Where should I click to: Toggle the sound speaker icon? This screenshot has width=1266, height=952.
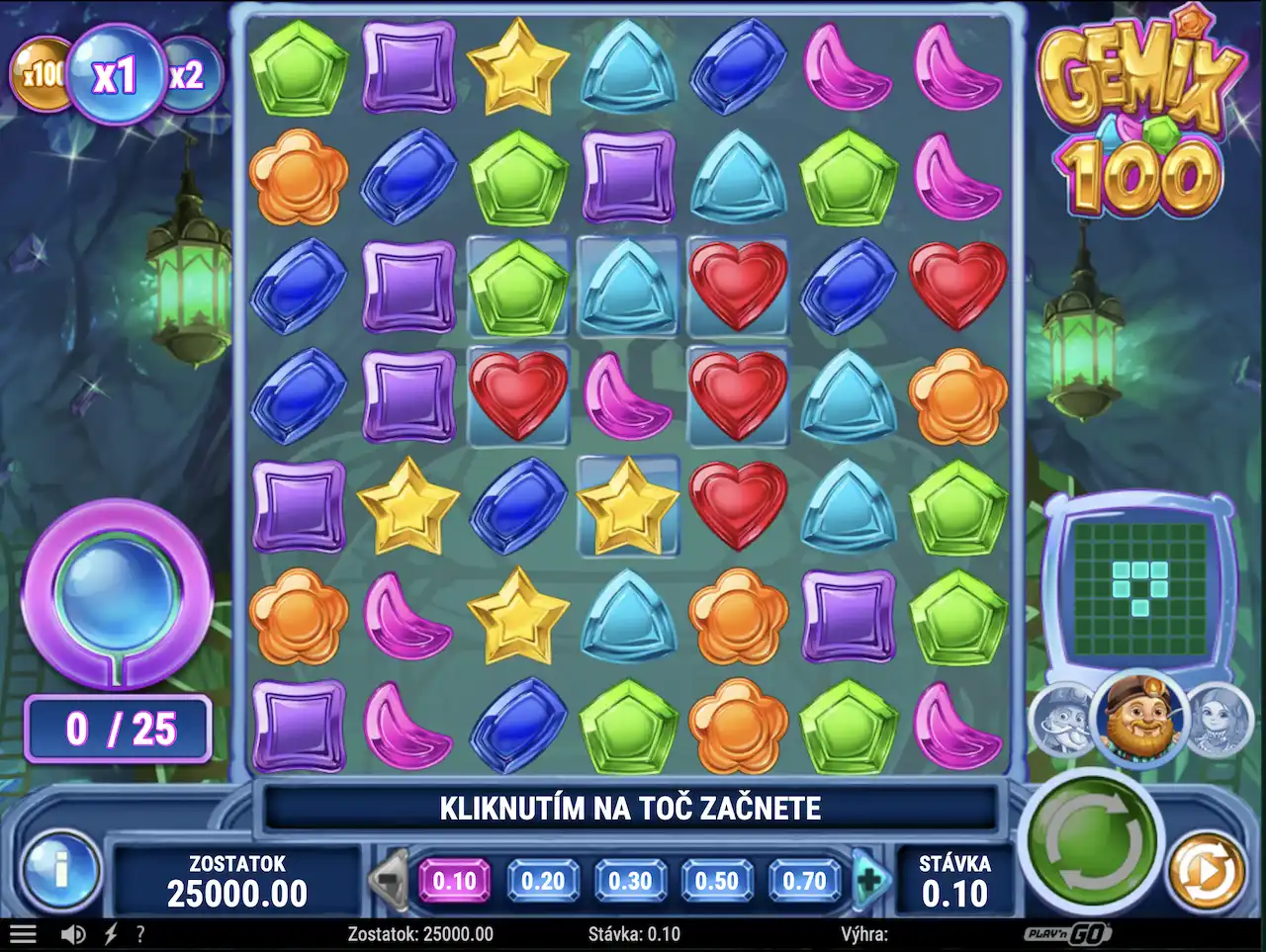[x=73, y=934]
